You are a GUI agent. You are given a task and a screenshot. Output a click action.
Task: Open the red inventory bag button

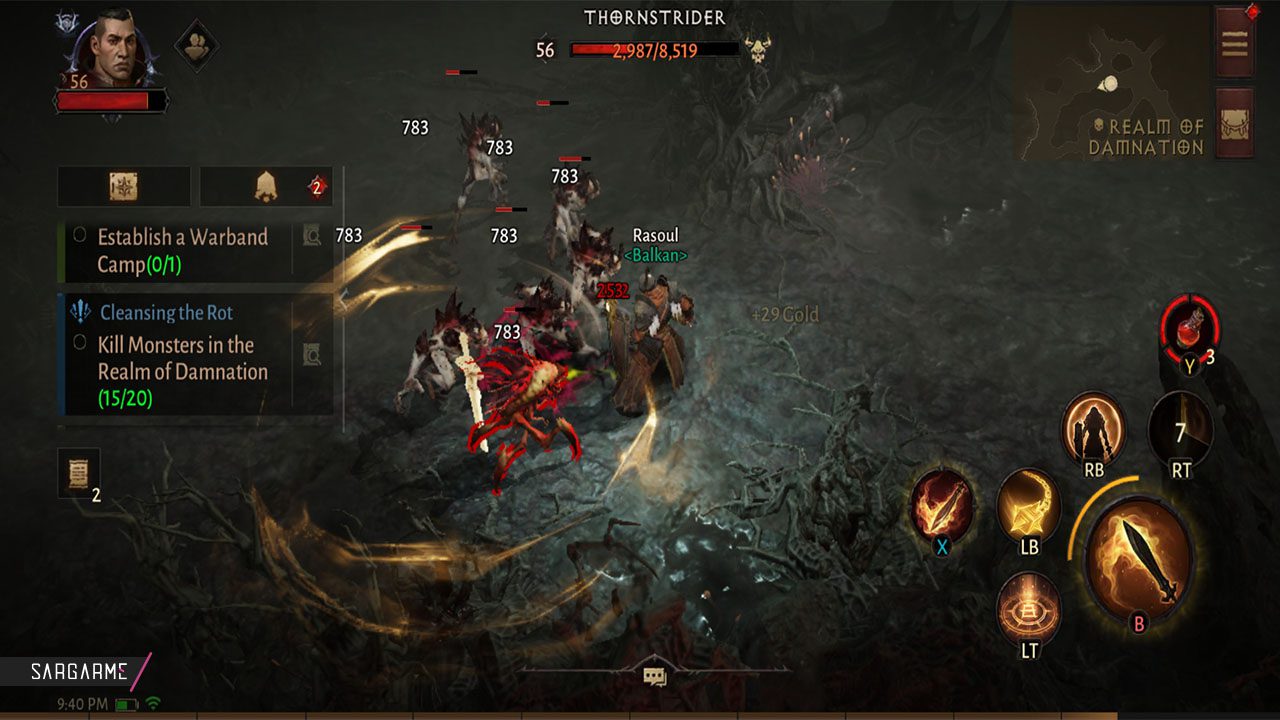1234,123
